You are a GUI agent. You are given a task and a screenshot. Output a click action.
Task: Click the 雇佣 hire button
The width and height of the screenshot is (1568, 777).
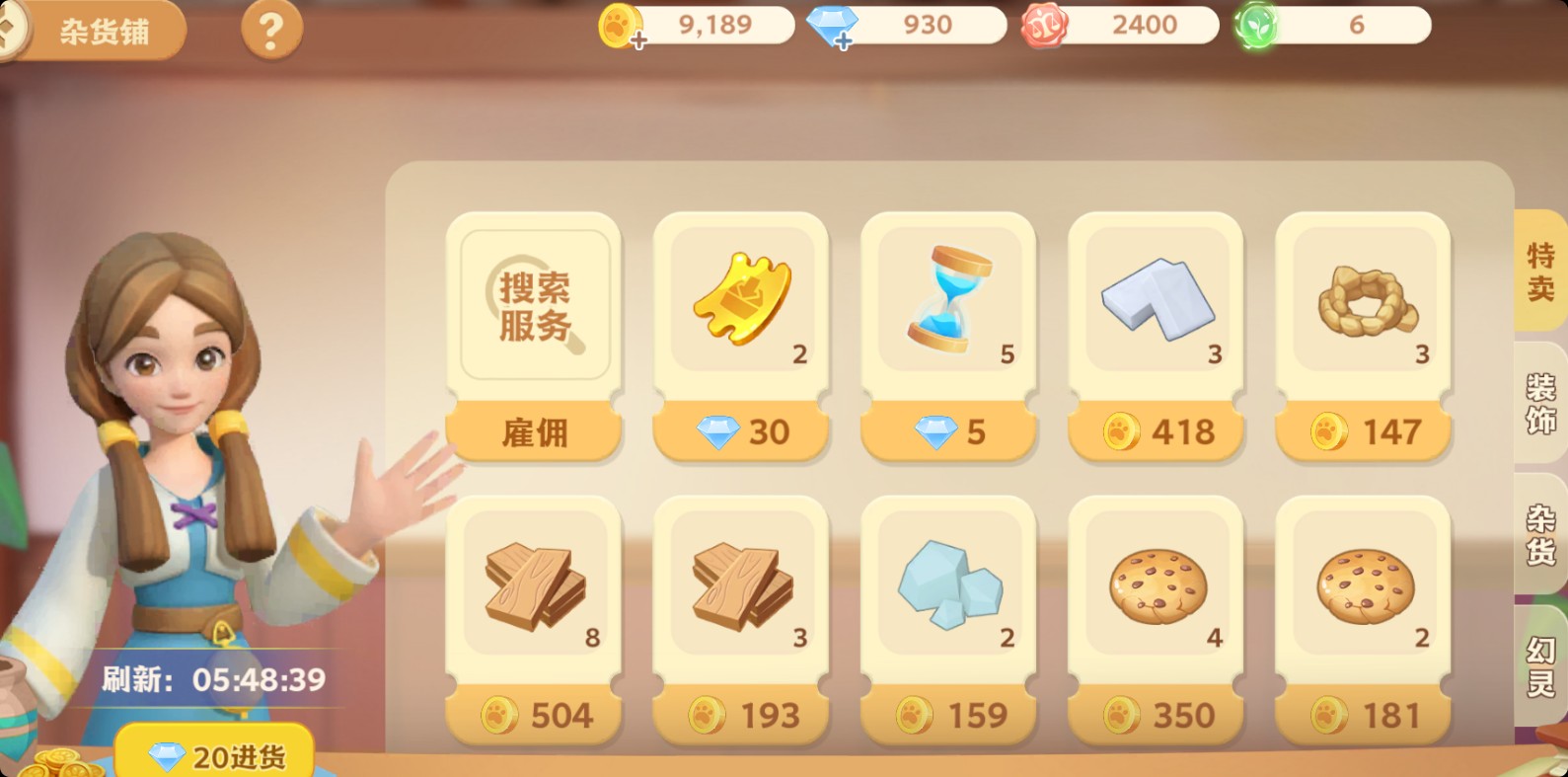click(x=534, y=432)
